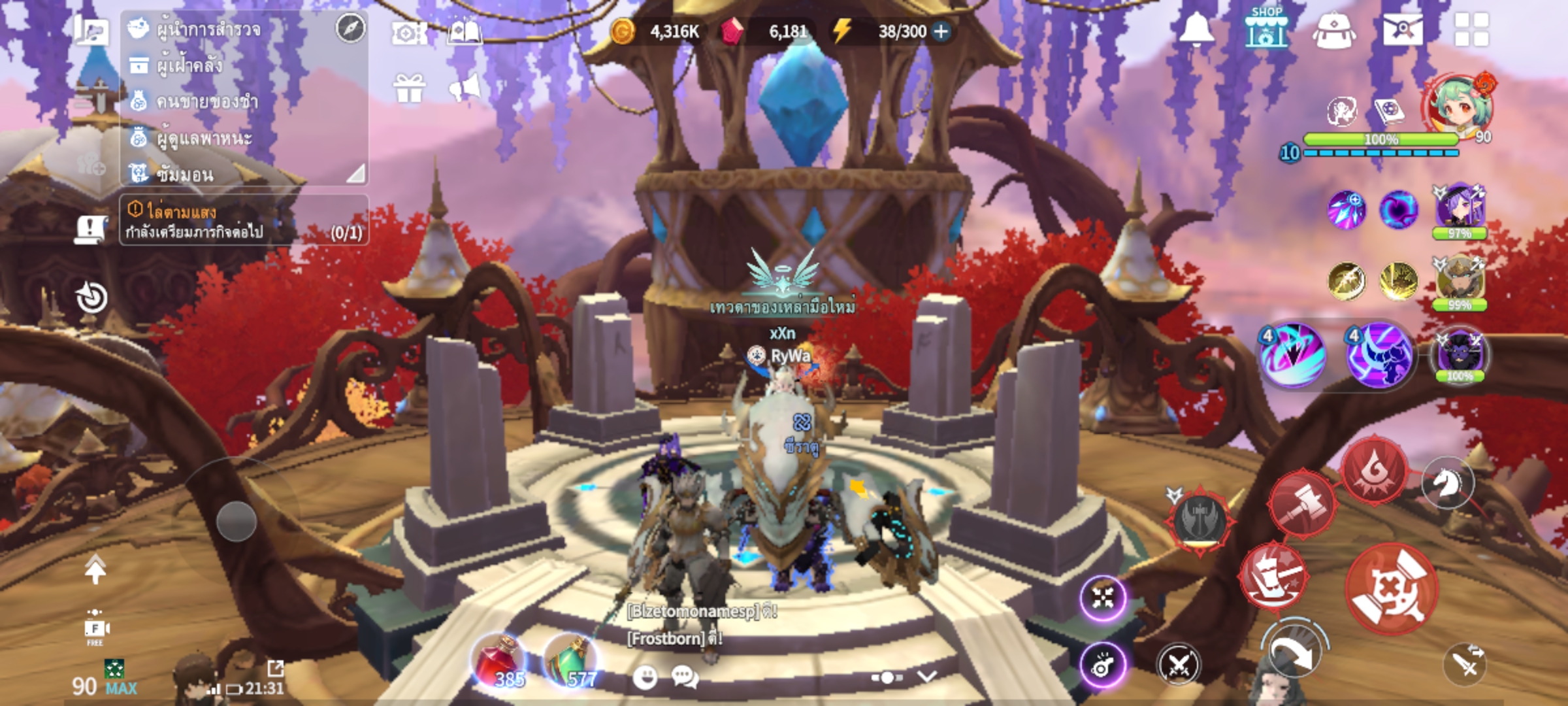
Task: Open the notification bell
Action: (1196, 29)
